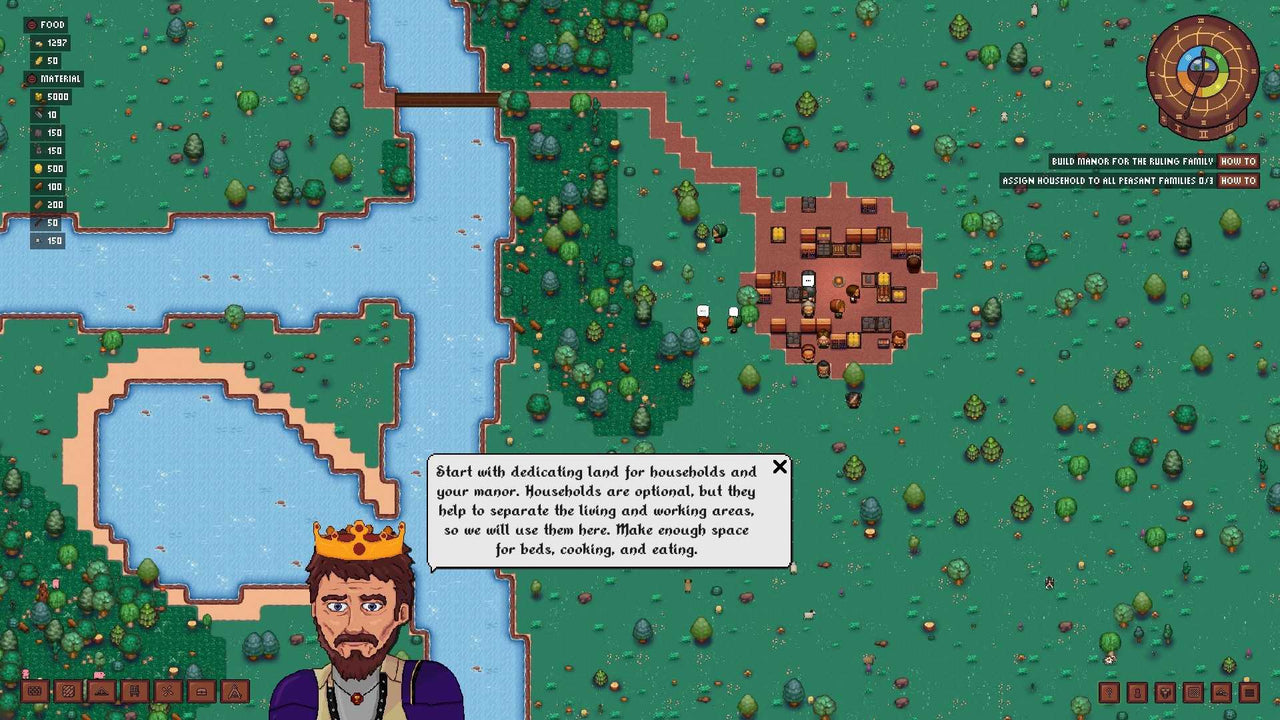Image resolution: width=1280 pixels, height=720 pixels.
Task: Click HOW TO for assigning households
Action: [x=1239, y=180]
